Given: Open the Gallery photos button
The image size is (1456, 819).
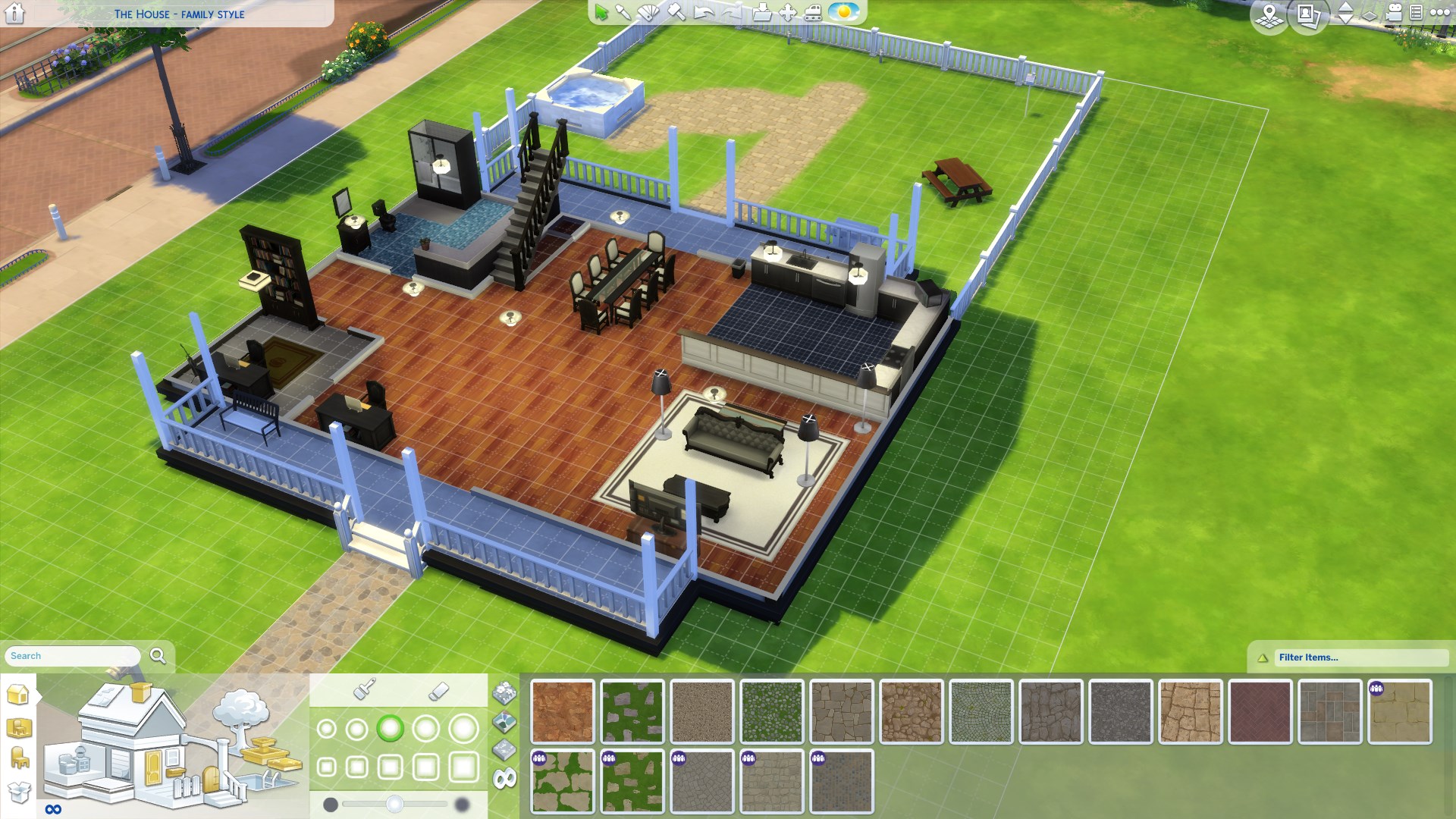Looking at the screenshot, I should pos(1308,14).
